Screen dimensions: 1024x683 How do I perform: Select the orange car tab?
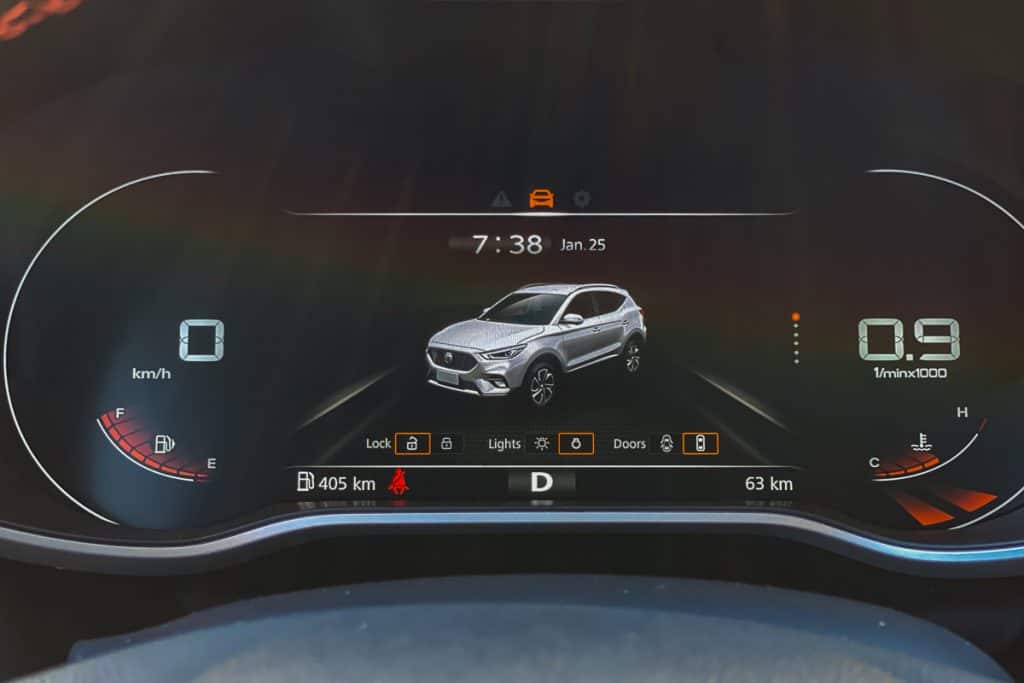click(x=541, y=198)
